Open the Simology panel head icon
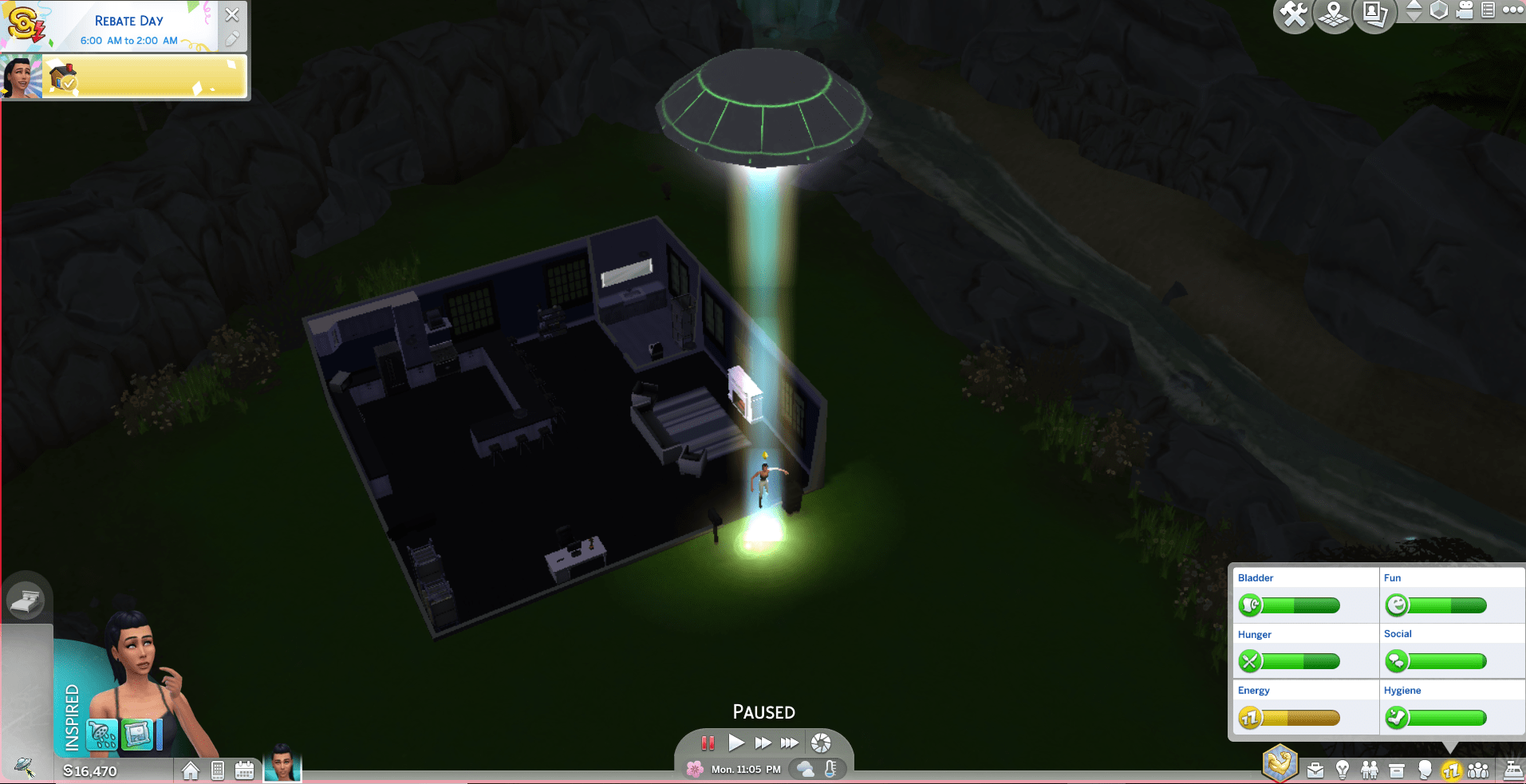 coord(1425,770)
